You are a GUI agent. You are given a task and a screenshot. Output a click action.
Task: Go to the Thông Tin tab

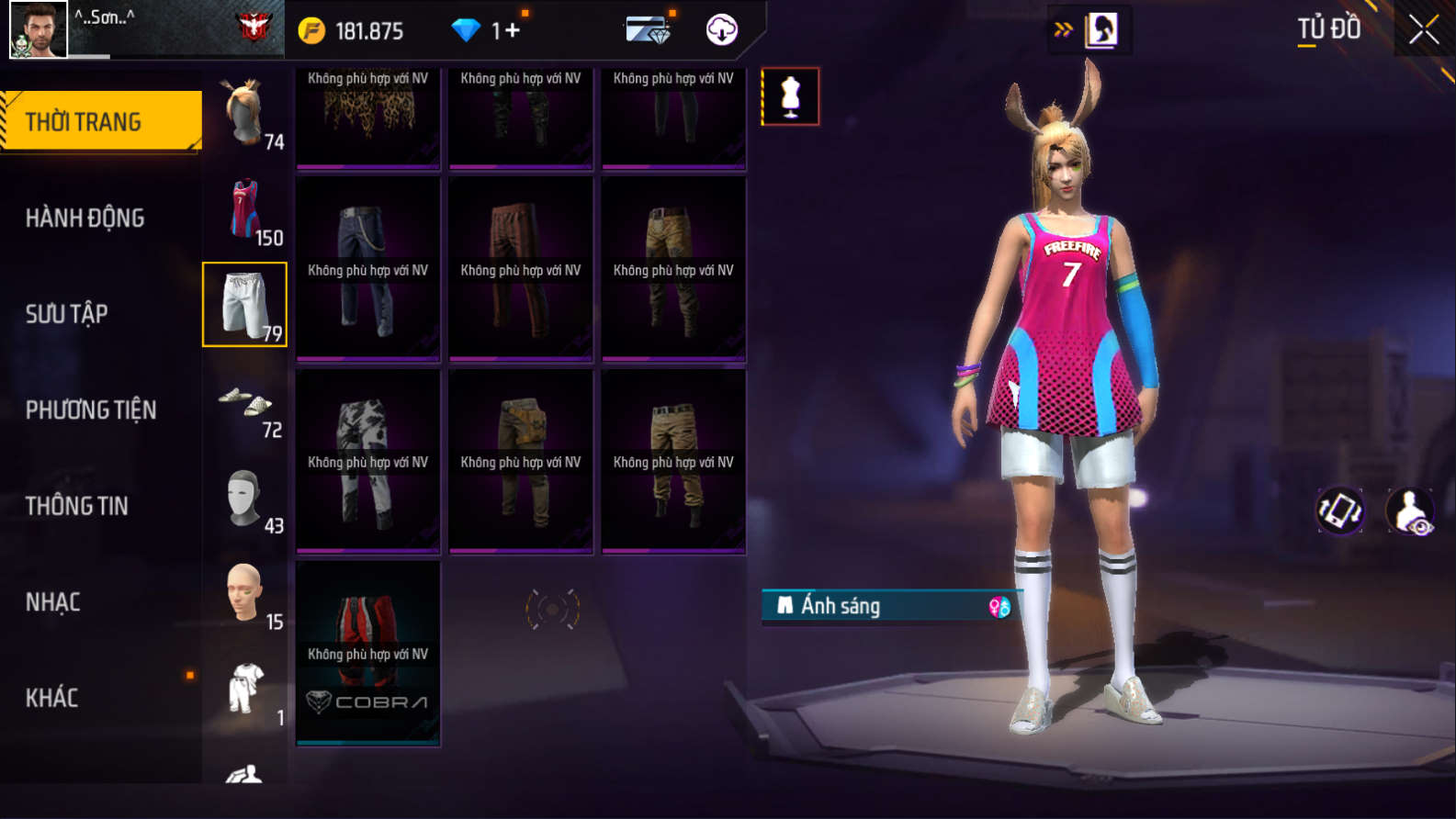(77, 506)
